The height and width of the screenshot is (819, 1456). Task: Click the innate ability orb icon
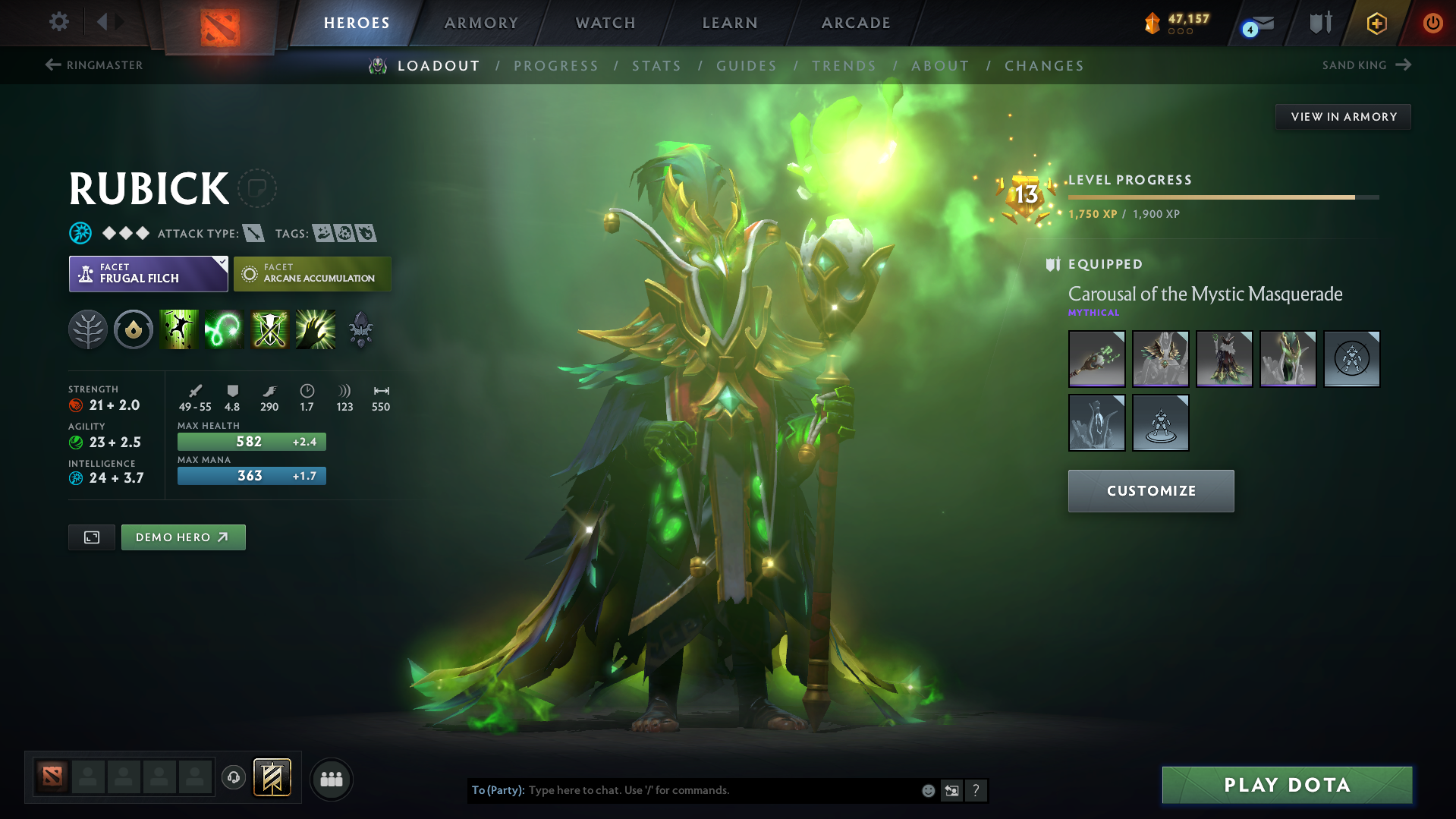134,329
